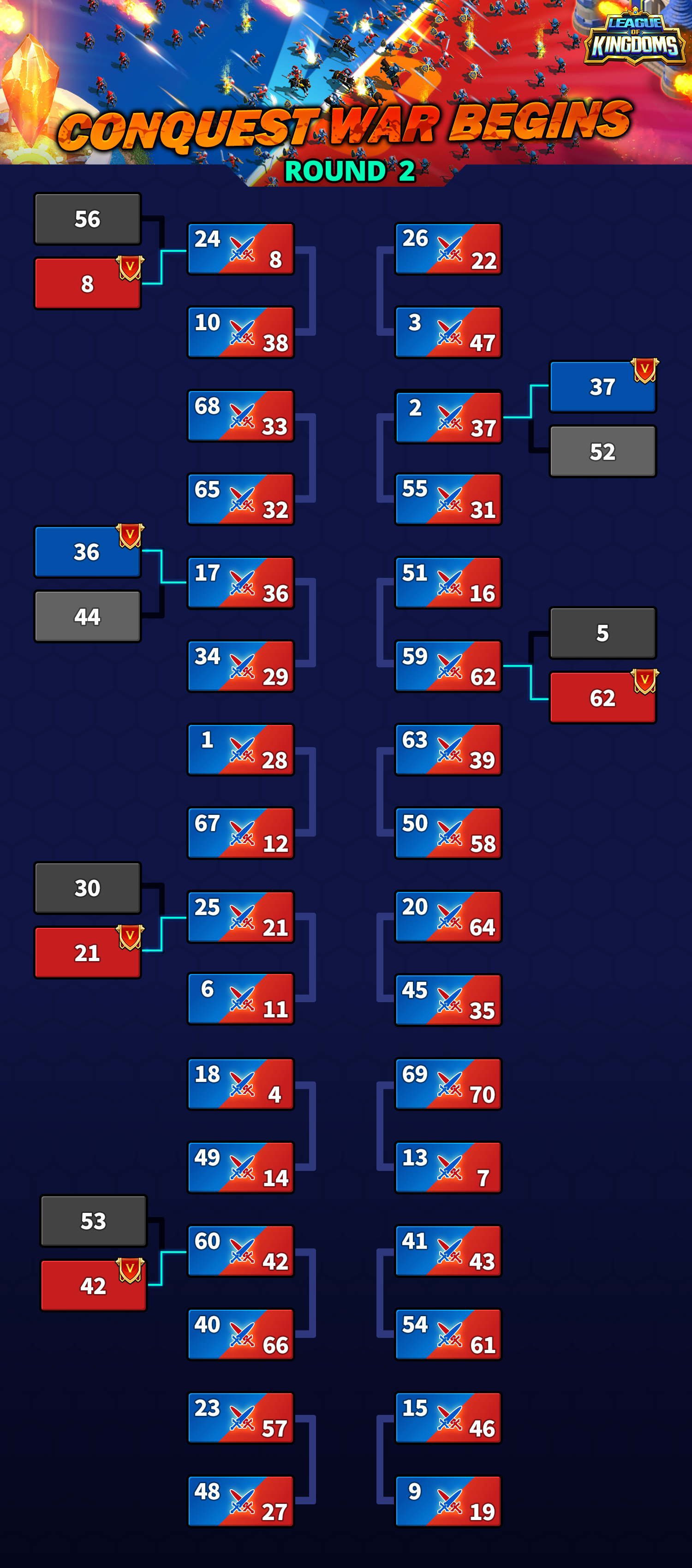The height and width of the screenshot is (1568, 692).
Task: Click the eliminated gray 53 tile
Action: pos(93,1220)
